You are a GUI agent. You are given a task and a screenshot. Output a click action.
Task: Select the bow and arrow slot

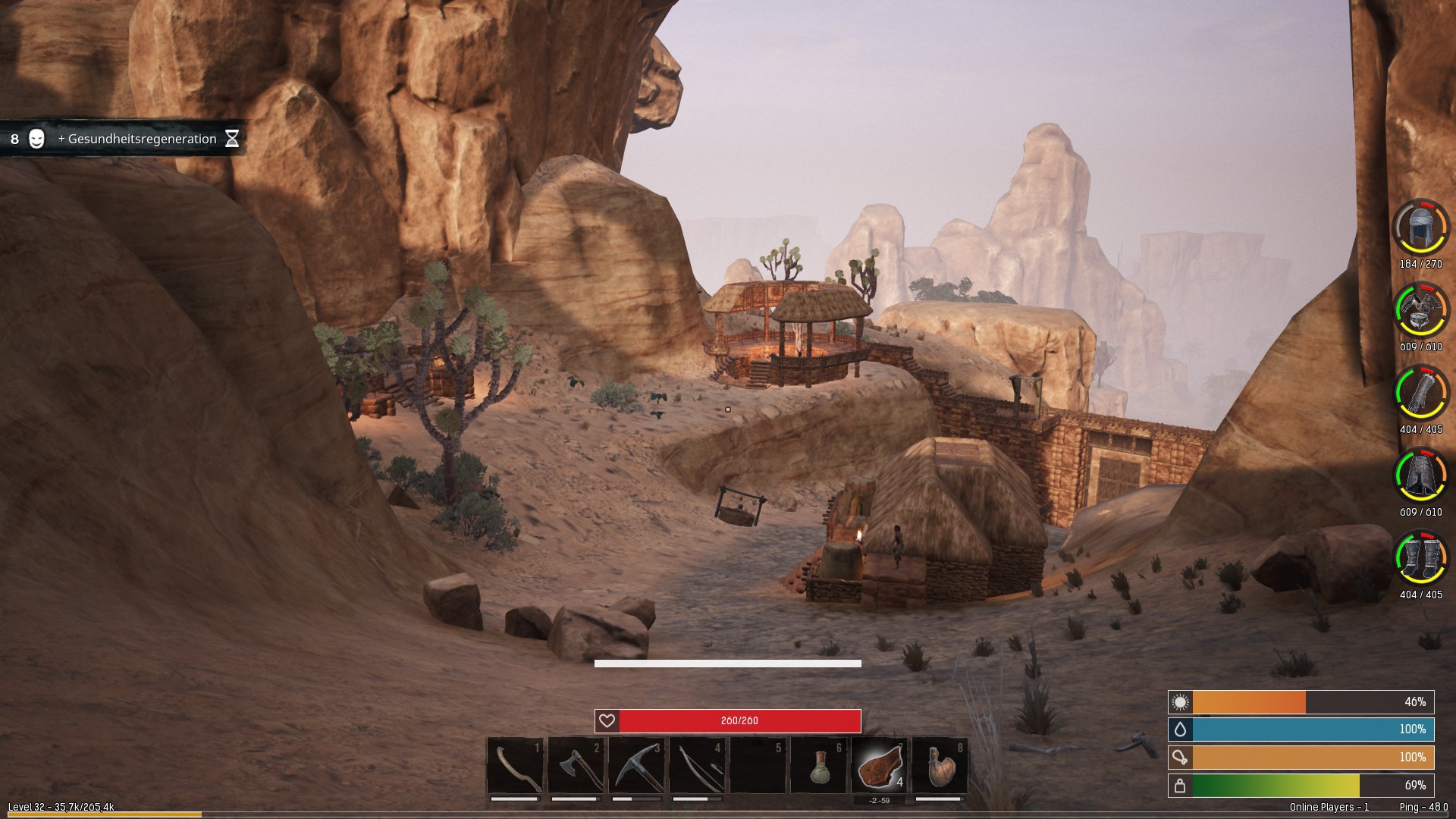tap(698, 766)
